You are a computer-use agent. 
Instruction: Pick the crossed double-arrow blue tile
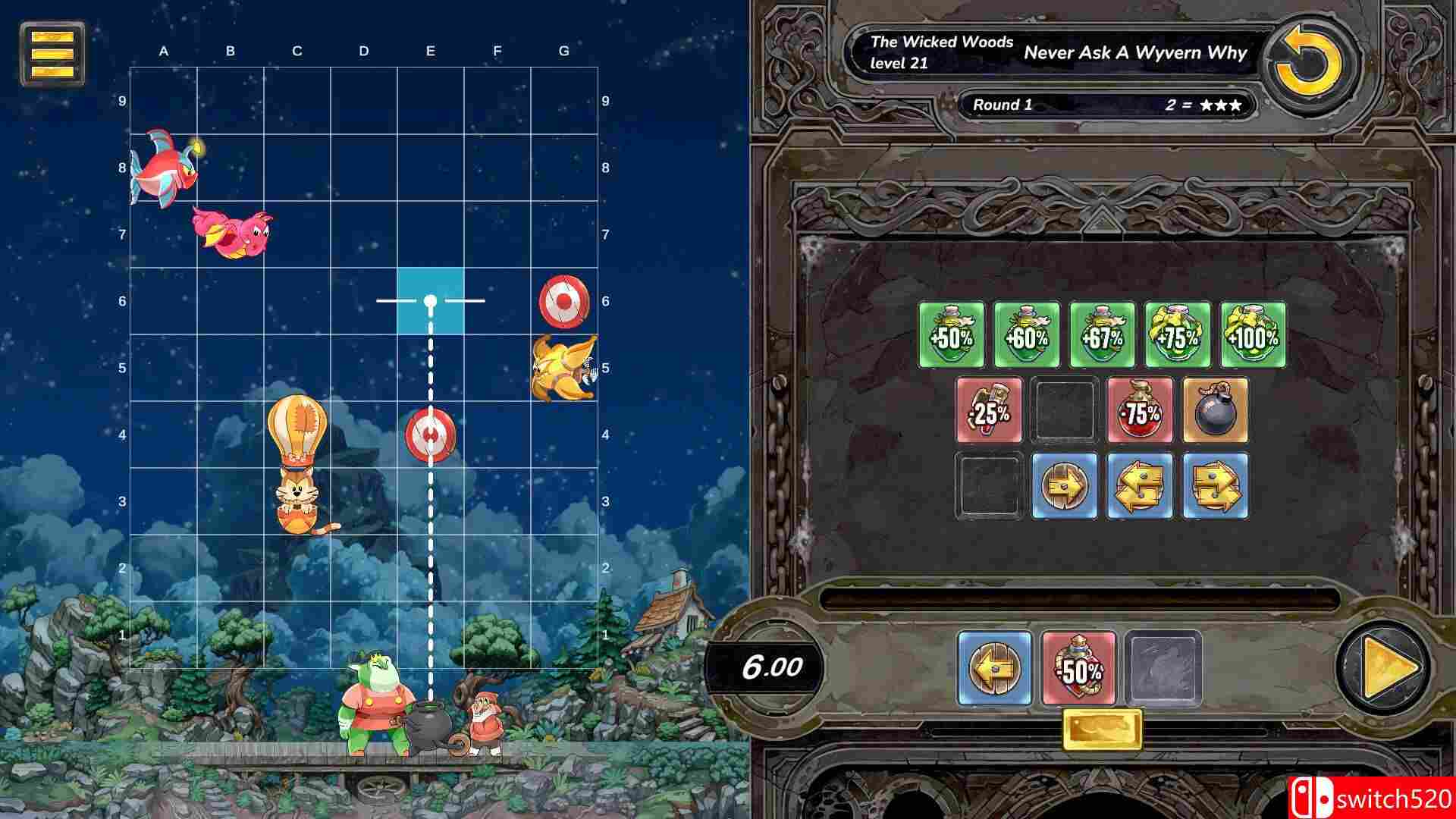coord(1139,485)
